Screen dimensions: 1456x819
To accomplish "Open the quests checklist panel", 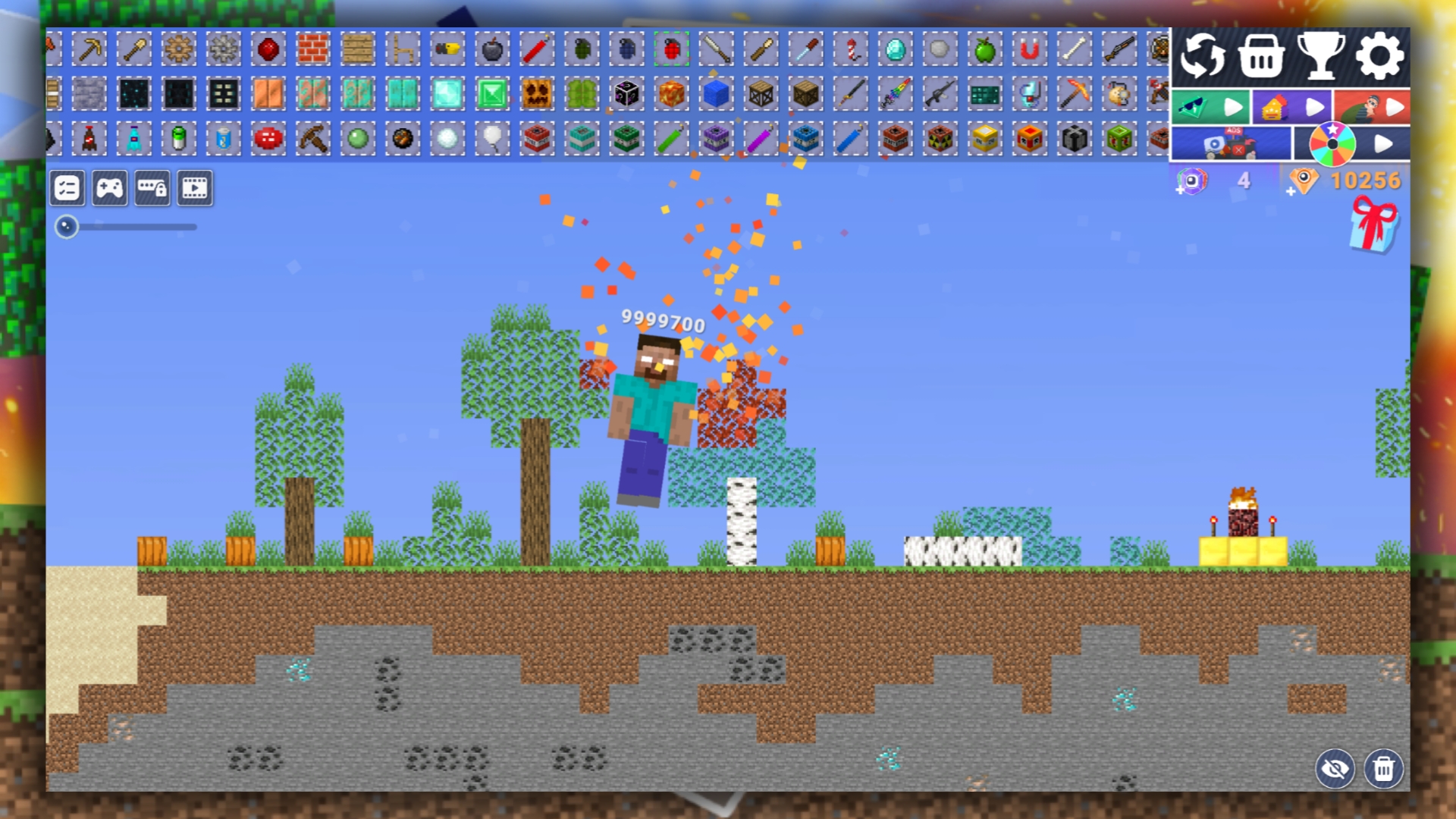I will (x=67, y=188).
